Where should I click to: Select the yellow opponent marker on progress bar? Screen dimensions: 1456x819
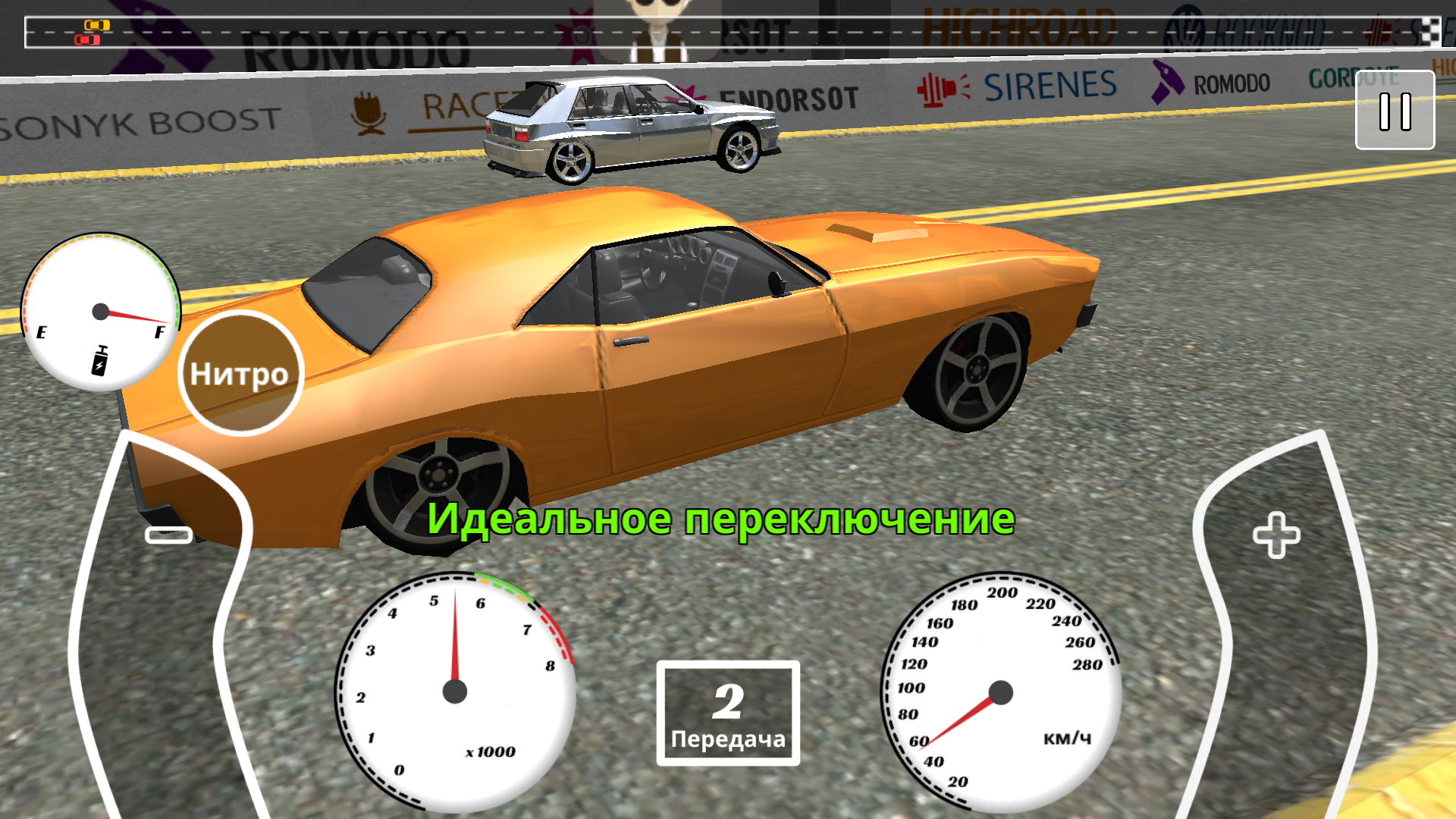coord(97,25)
